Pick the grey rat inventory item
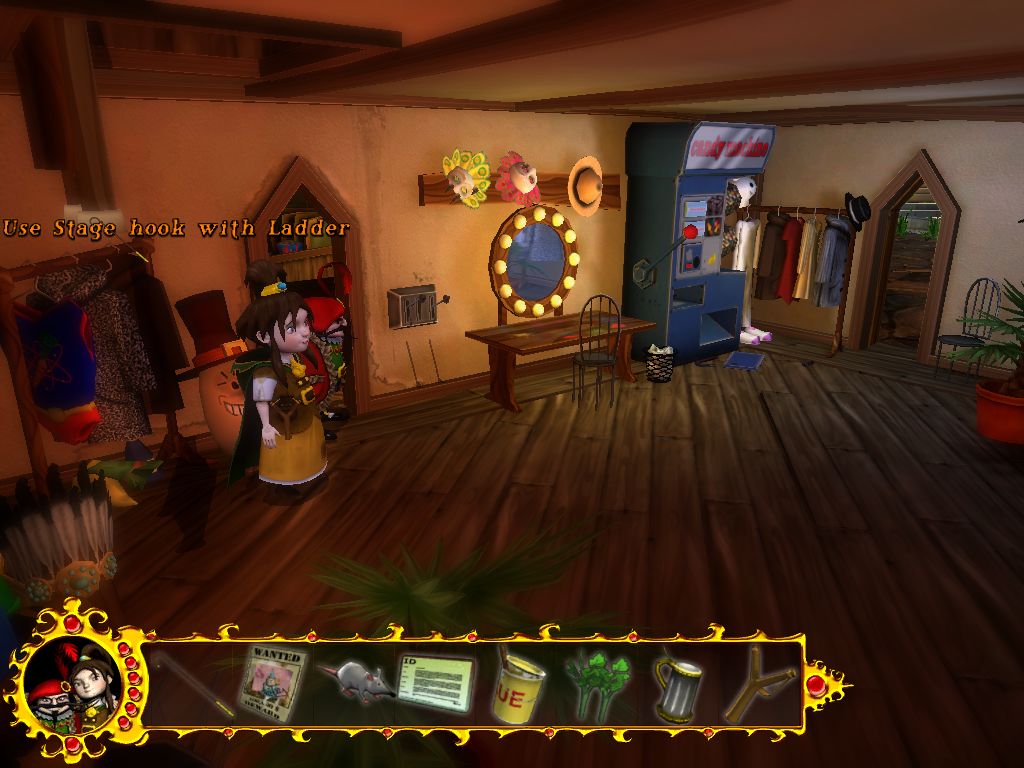1024x768 pixels. pyautogui.click(x=353, y=682)
